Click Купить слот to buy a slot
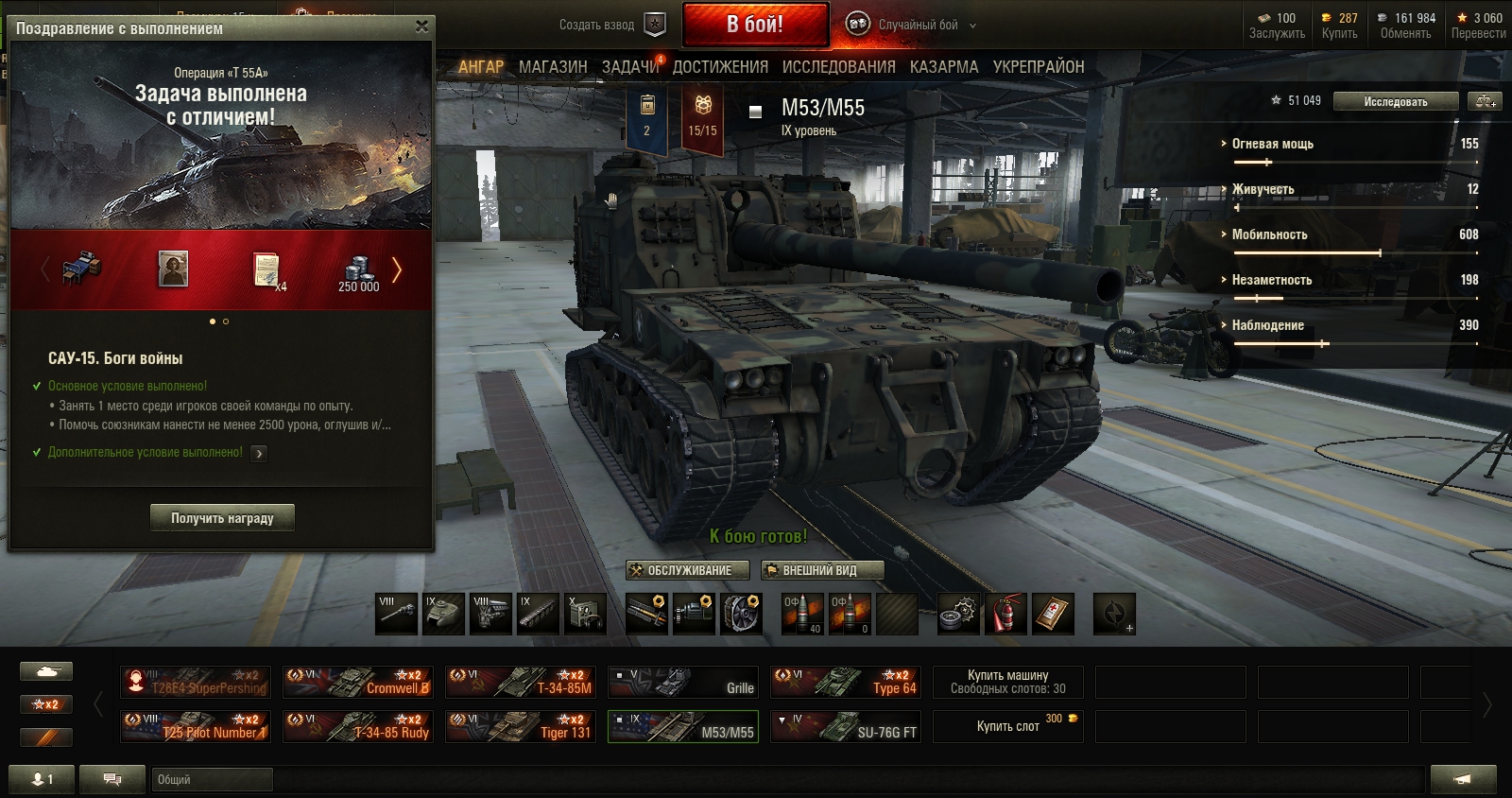The image size is (1512, 798). point(1008,726)
